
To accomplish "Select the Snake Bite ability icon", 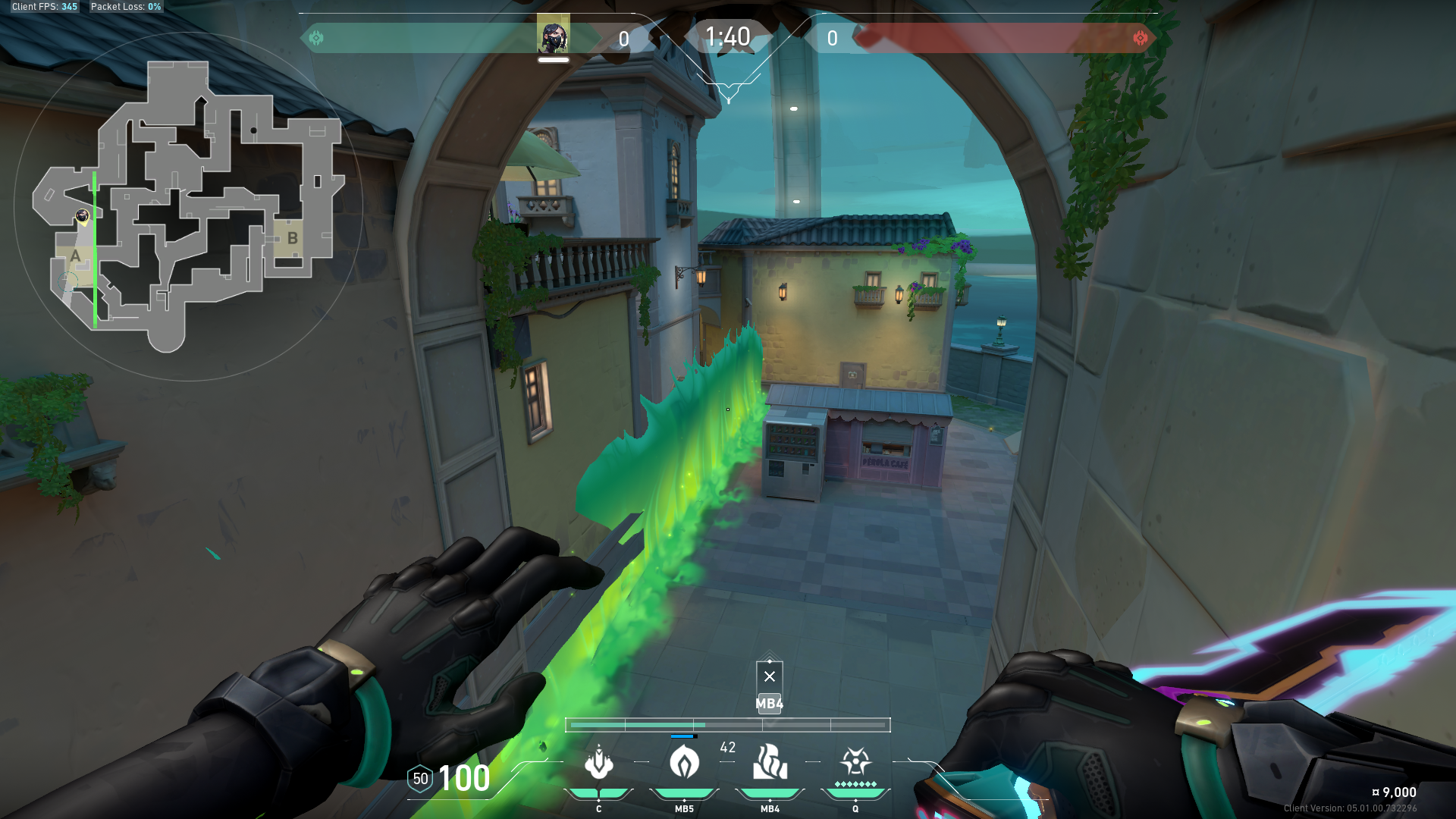I will (599, 763).
